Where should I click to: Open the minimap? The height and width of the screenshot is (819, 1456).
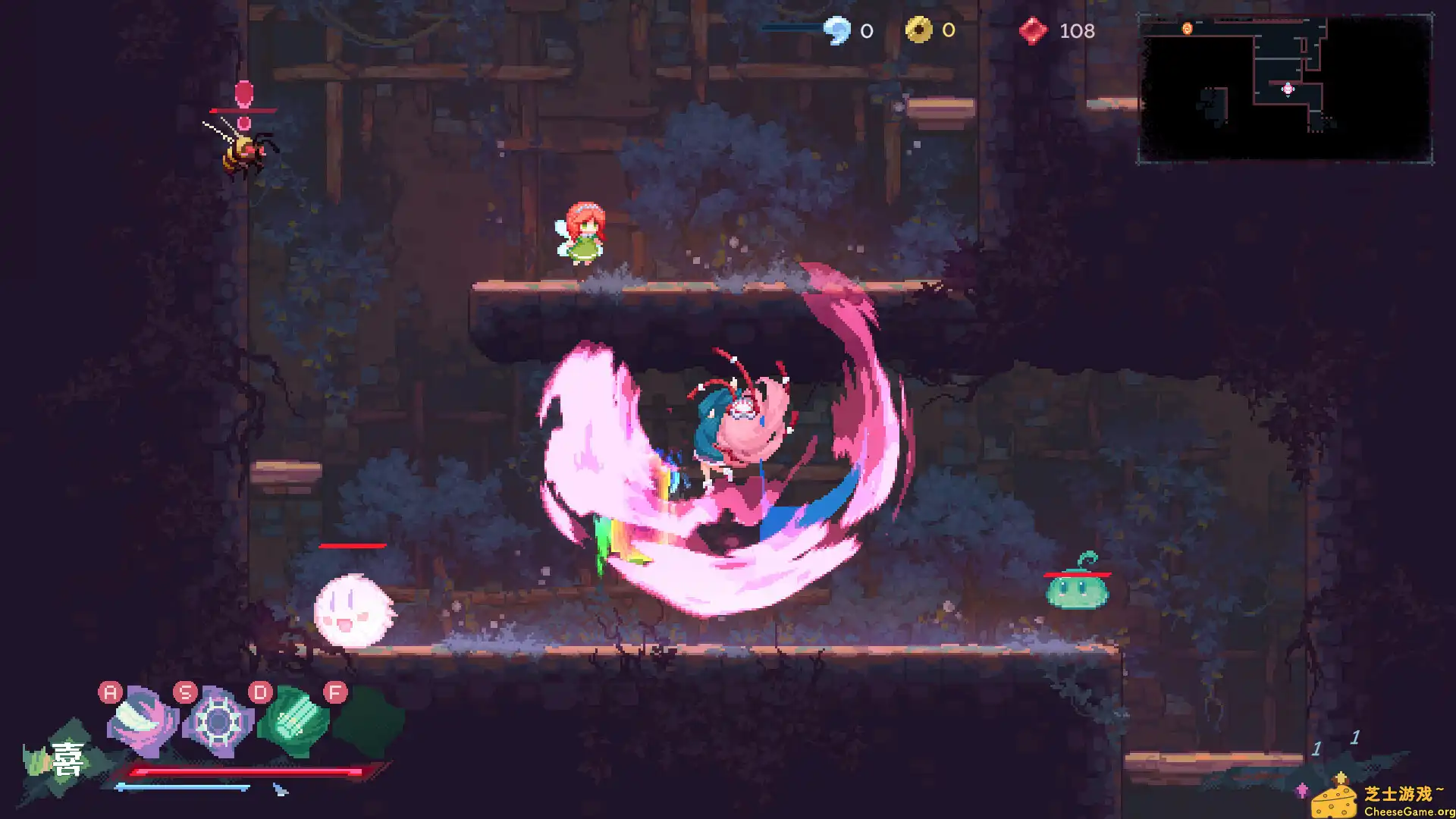pyautogui.click(x=1285, y=88)
